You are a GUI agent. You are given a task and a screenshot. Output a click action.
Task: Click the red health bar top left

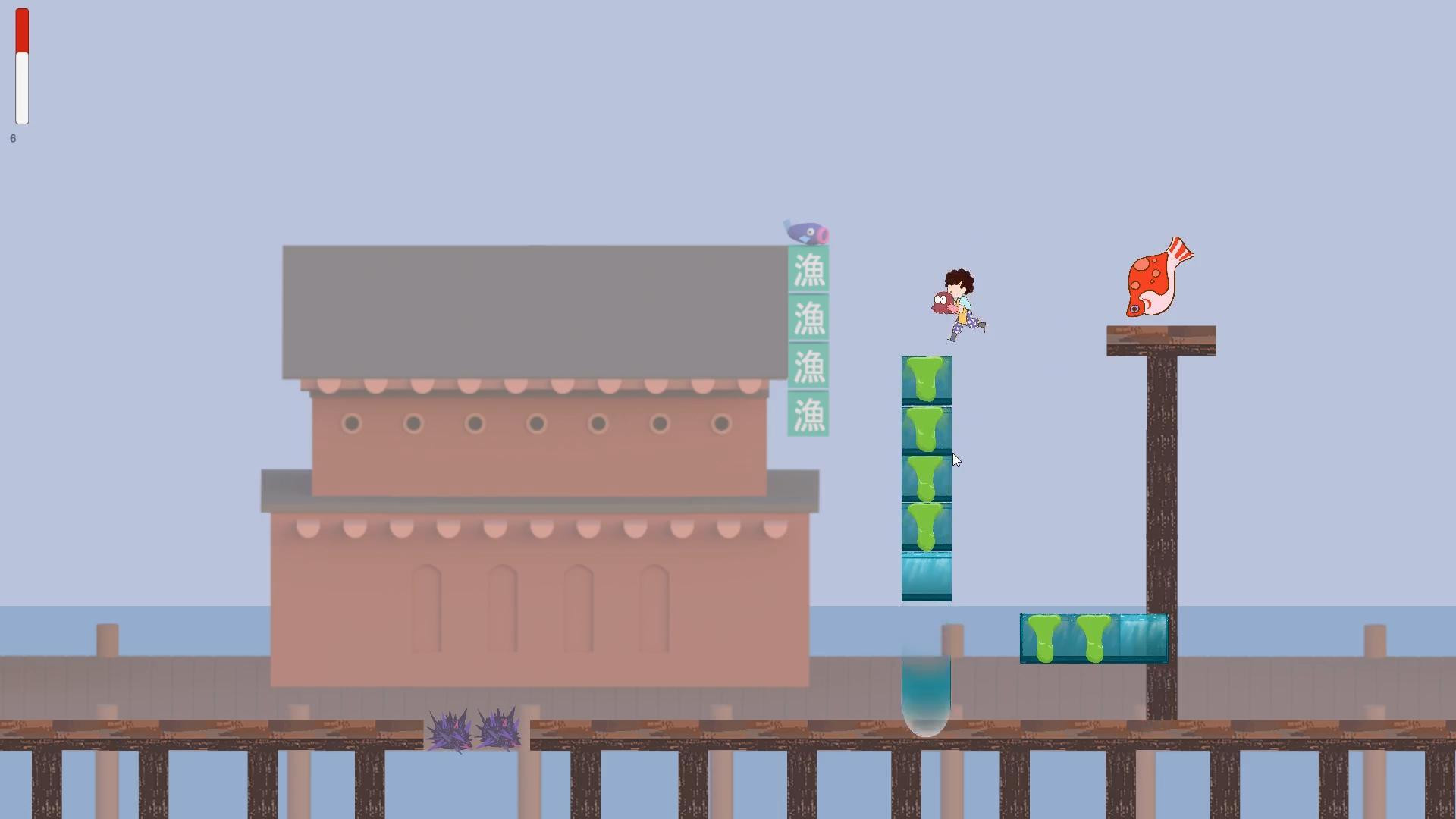coord(21,30)
